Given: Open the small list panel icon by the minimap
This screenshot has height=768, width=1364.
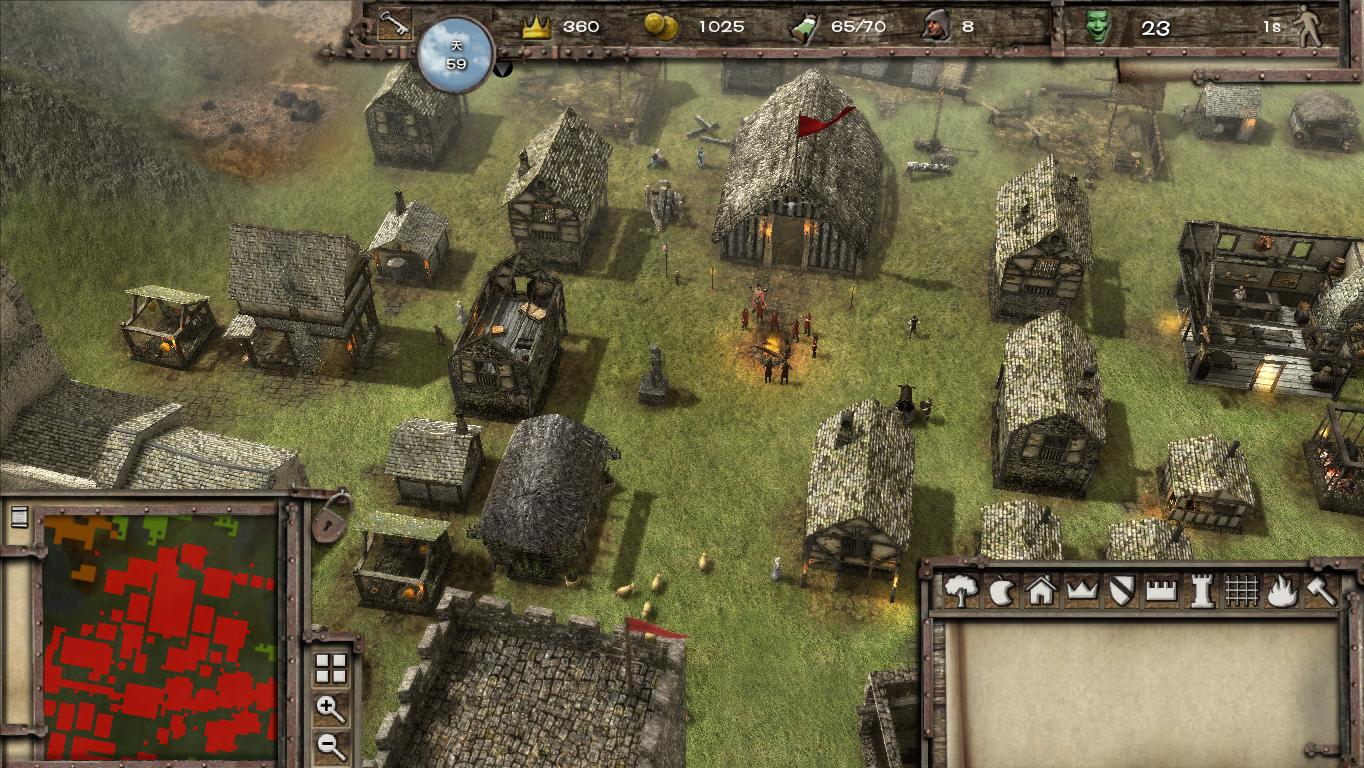Looking at the screenshot, I should tap(18, 517).
